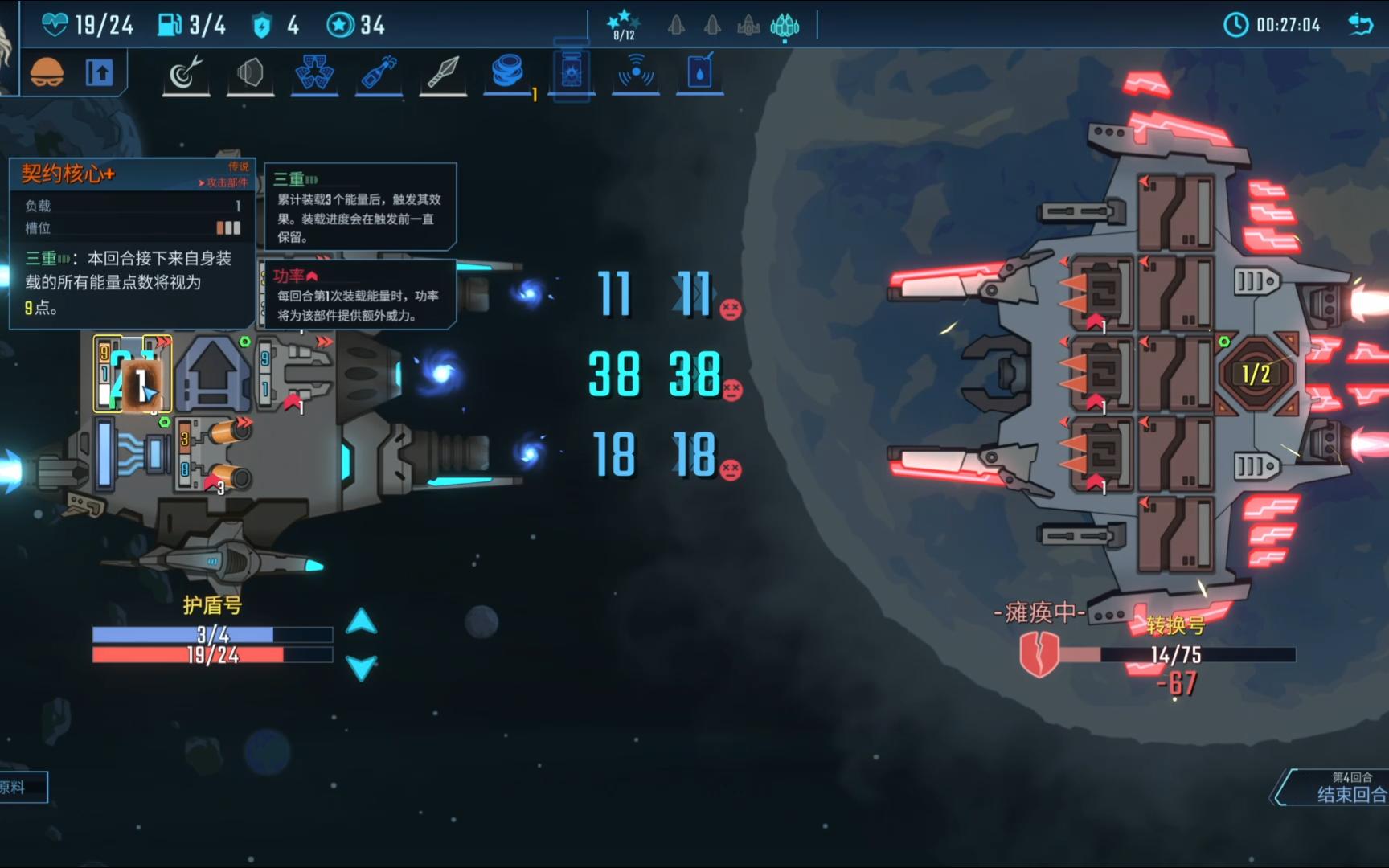Click the highlighted jar relic icon
The height and width of the screenshot is (868, 1389).
[572, 74]
